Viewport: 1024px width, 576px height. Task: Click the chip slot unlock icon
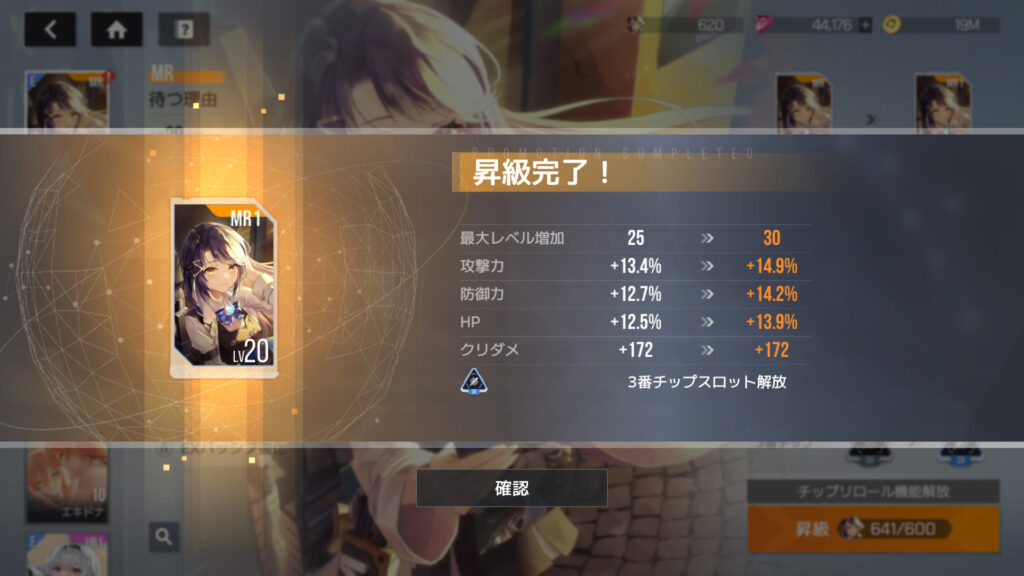coord(474,382)
